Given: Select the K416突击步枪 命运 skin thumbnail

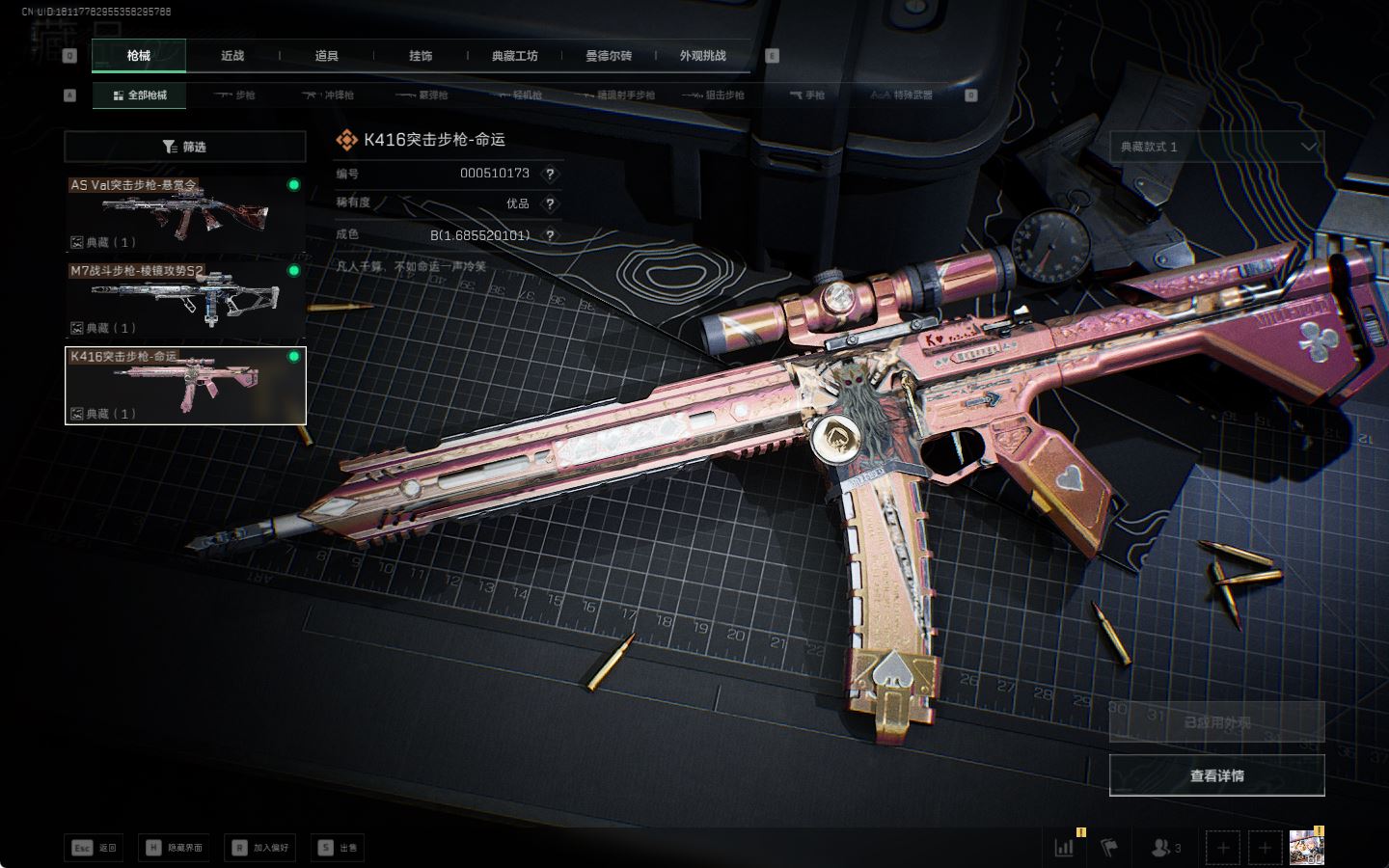Looking at the screenshot, I should 185,386.
